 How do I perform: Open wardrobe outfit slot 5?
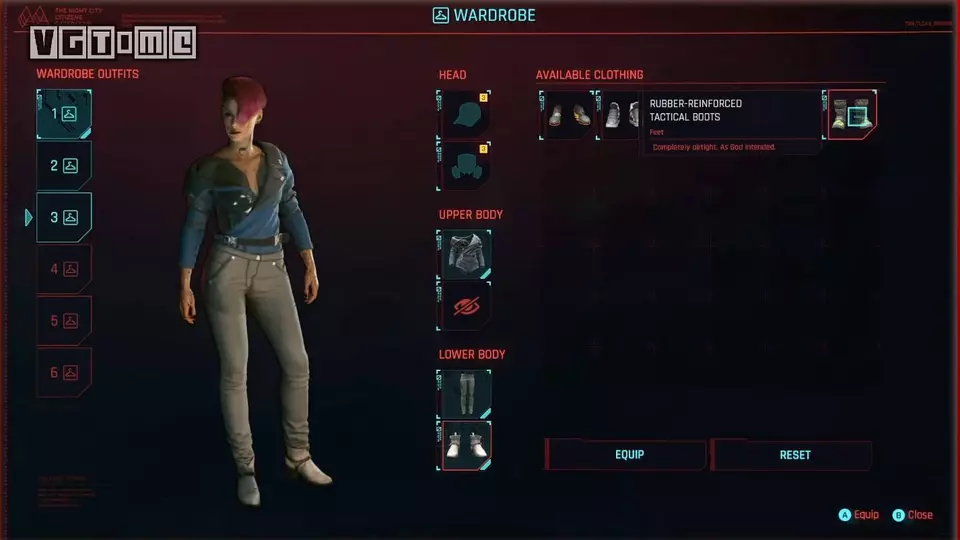click(x=64, y=321)
